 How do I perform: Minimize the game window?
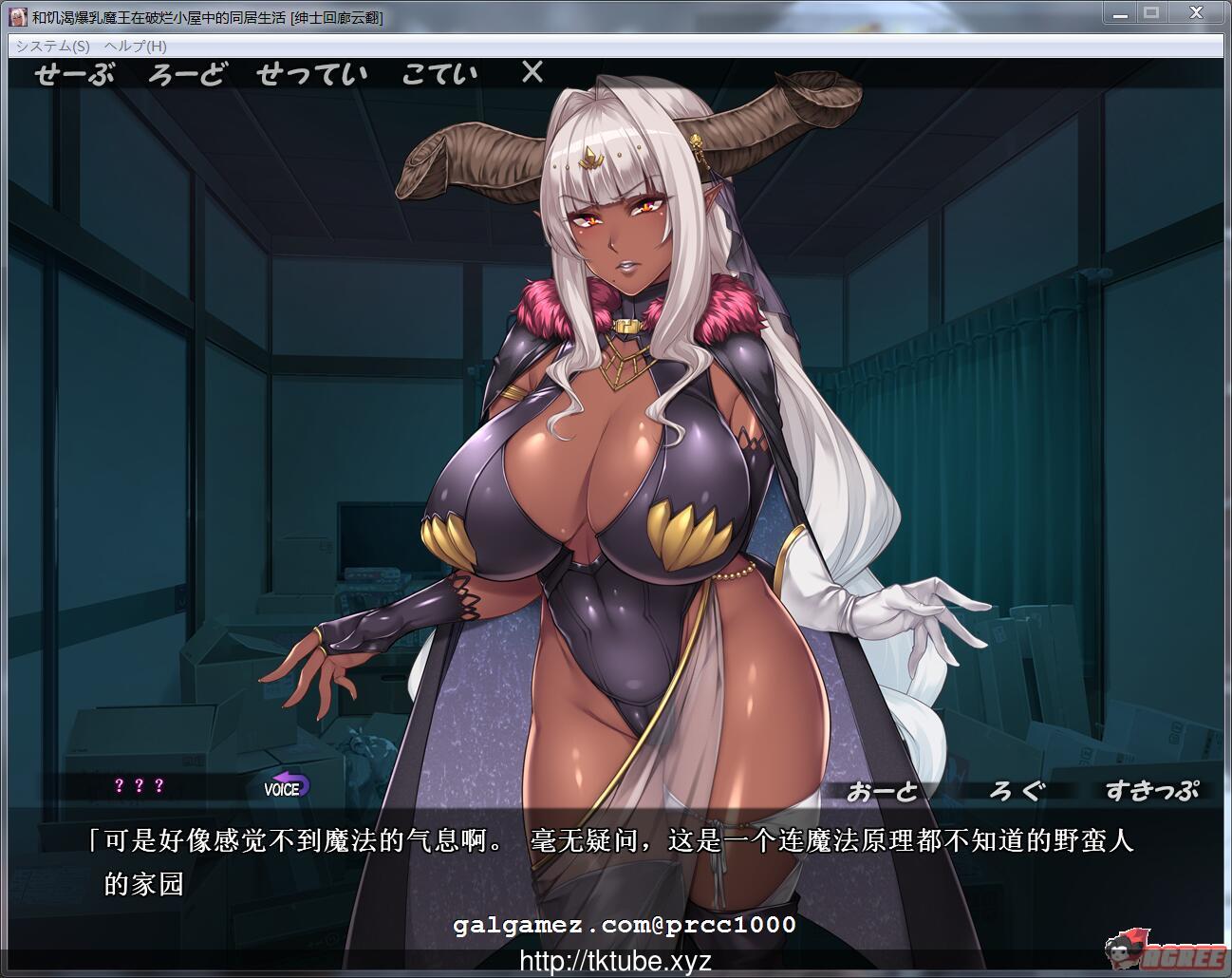(1119, 13)
